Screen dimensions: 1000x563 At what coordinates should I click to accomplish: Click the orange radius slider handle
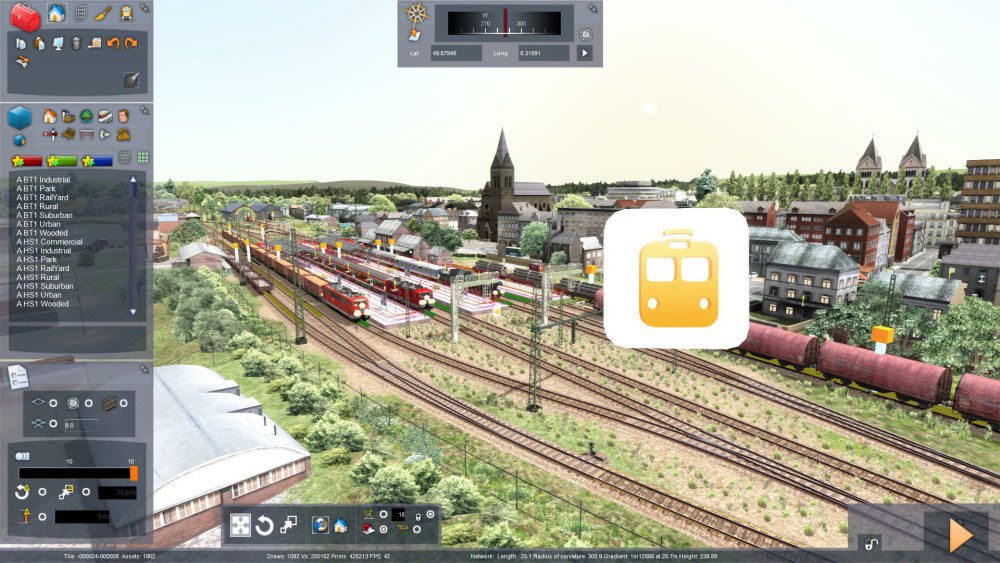pos(134,473)
